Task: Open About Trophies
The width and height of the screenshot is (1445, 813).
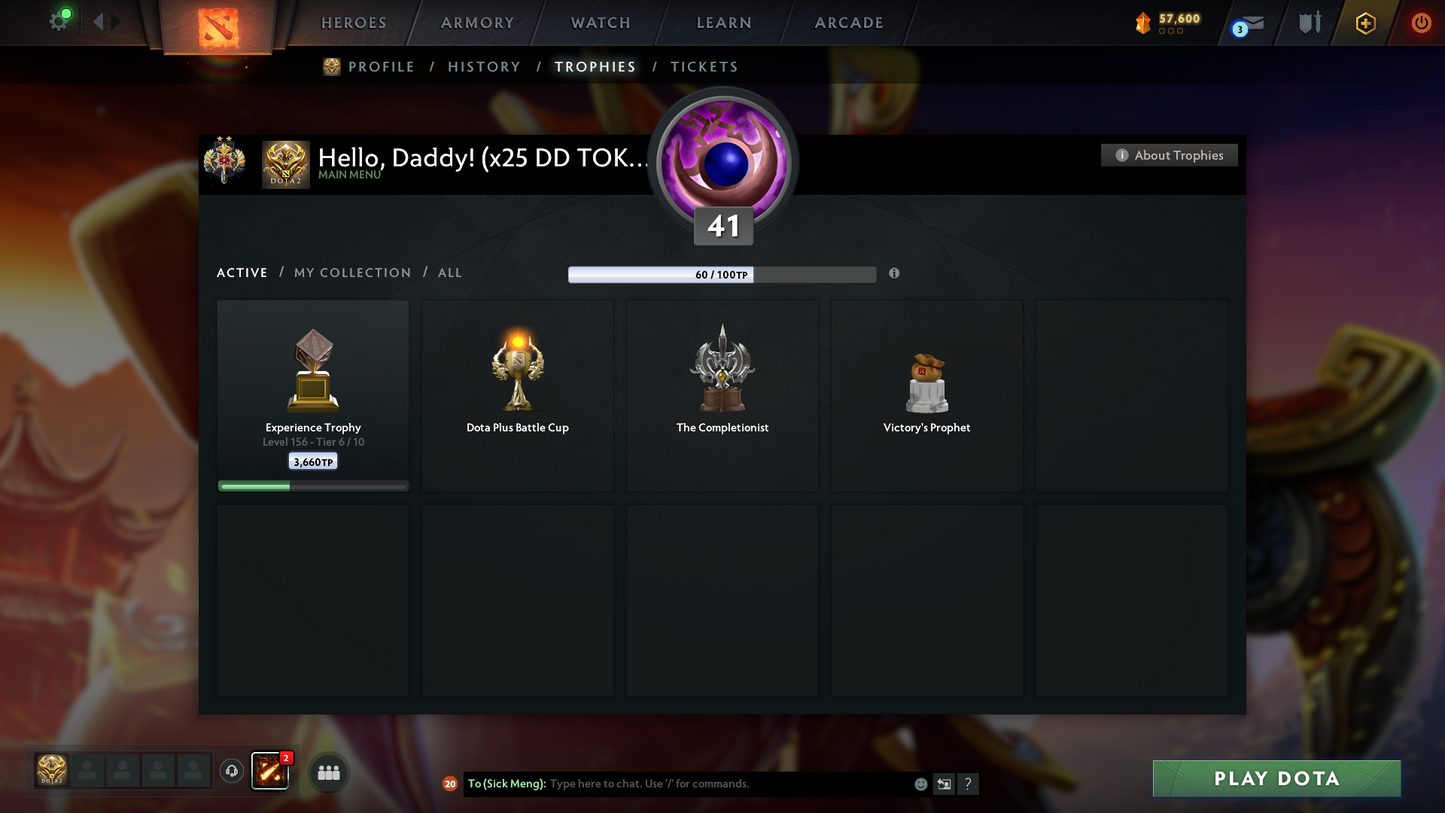Action: coord(1169,155)
